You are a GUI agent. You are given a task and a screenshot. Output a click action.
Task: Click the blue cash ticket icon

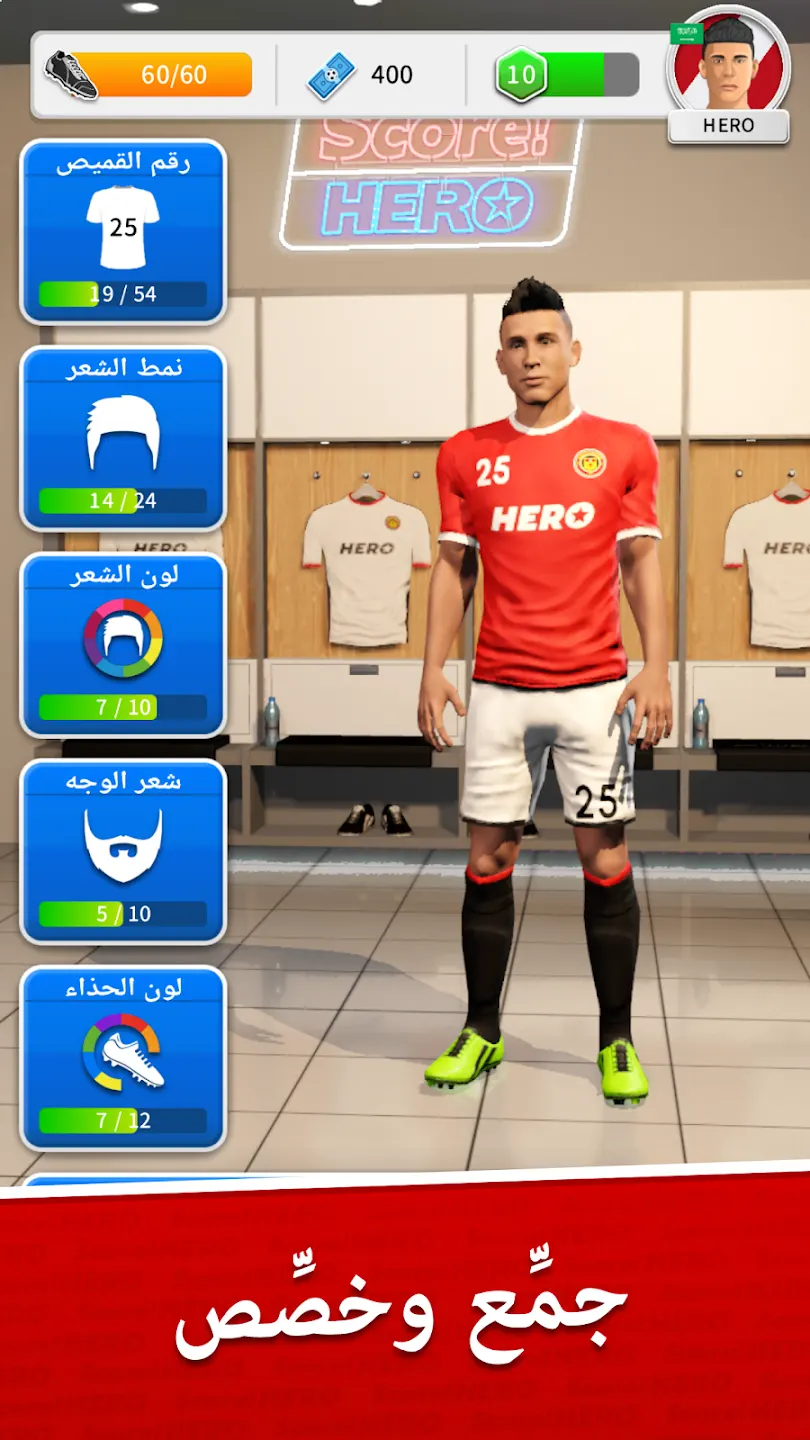[x=332, y=75]
